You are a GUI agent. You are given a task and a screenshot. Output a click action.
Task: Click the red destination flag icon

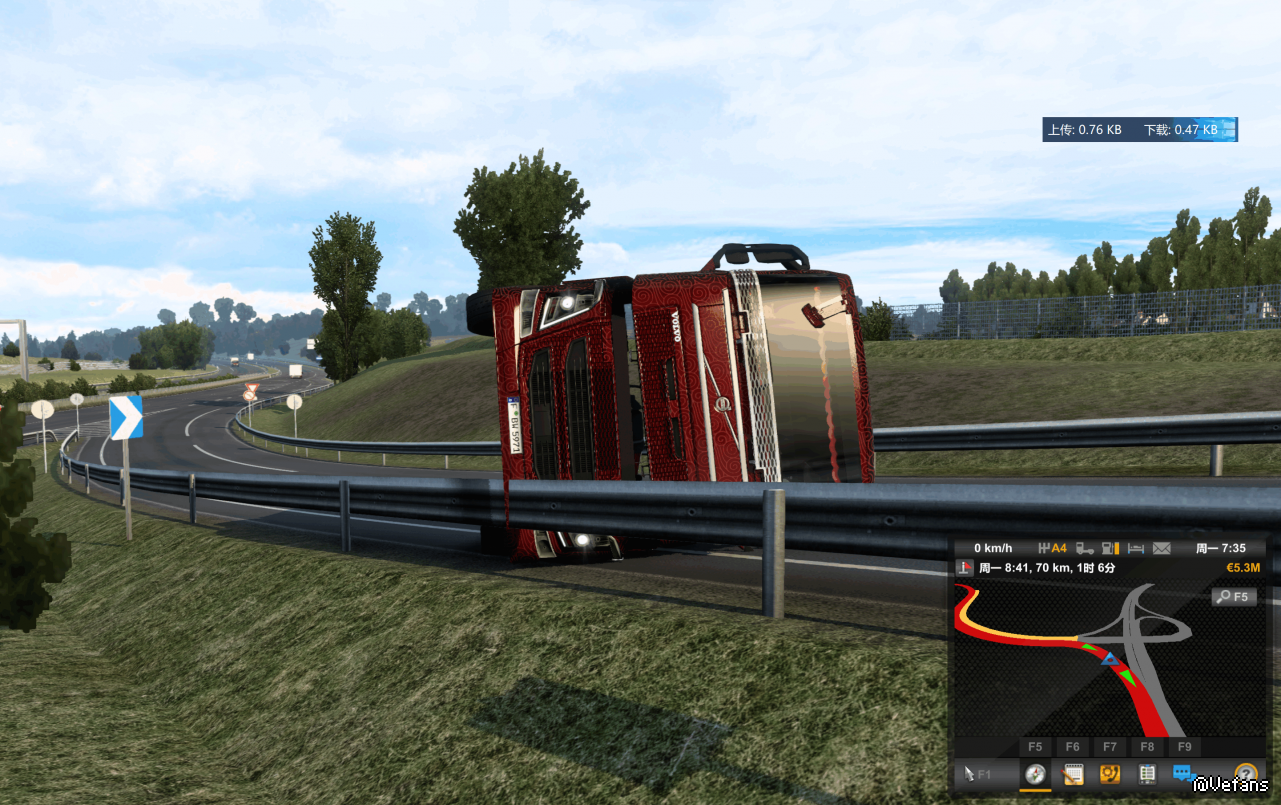[965, 568]
